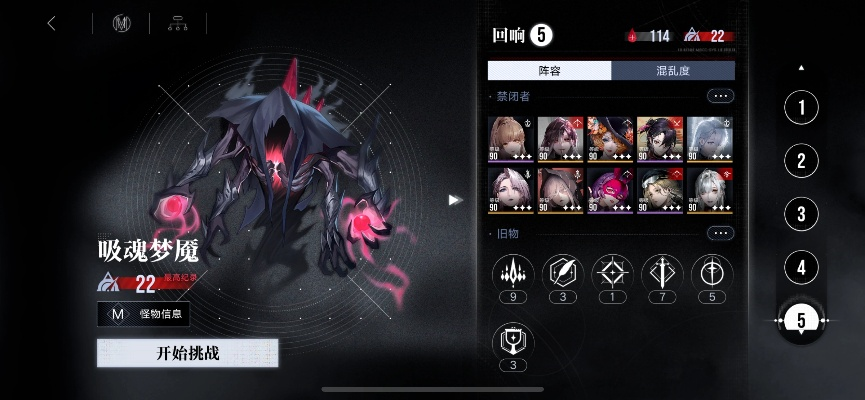Image resolution: width=865 pixels, height=400 pixels.
Task: Select the witch-hat character portrait
Action: pos(609,138)
